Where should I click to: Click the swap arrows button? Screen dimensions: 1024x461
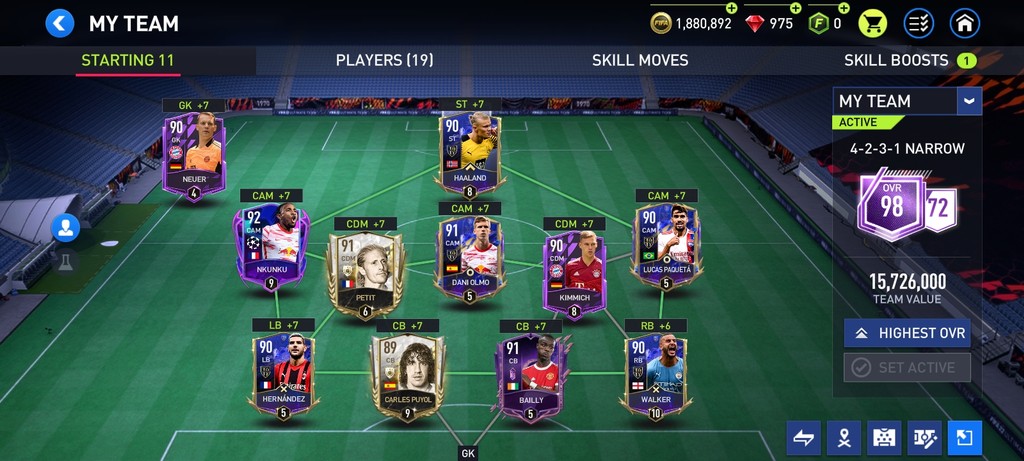(804, 437)
